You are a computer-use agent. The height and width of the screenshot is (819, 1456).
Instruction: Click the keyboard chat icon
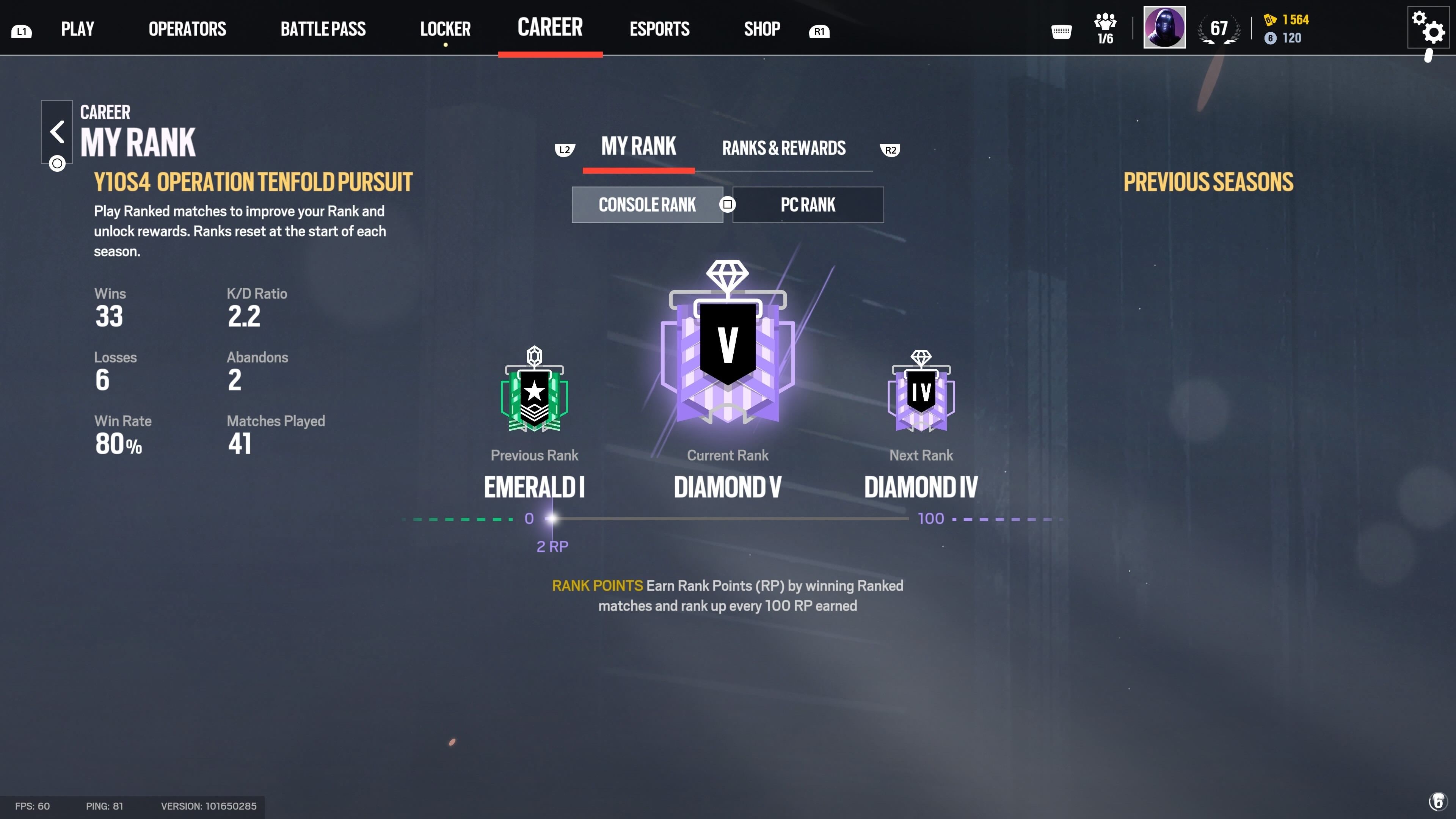(x=1062, y=32)
